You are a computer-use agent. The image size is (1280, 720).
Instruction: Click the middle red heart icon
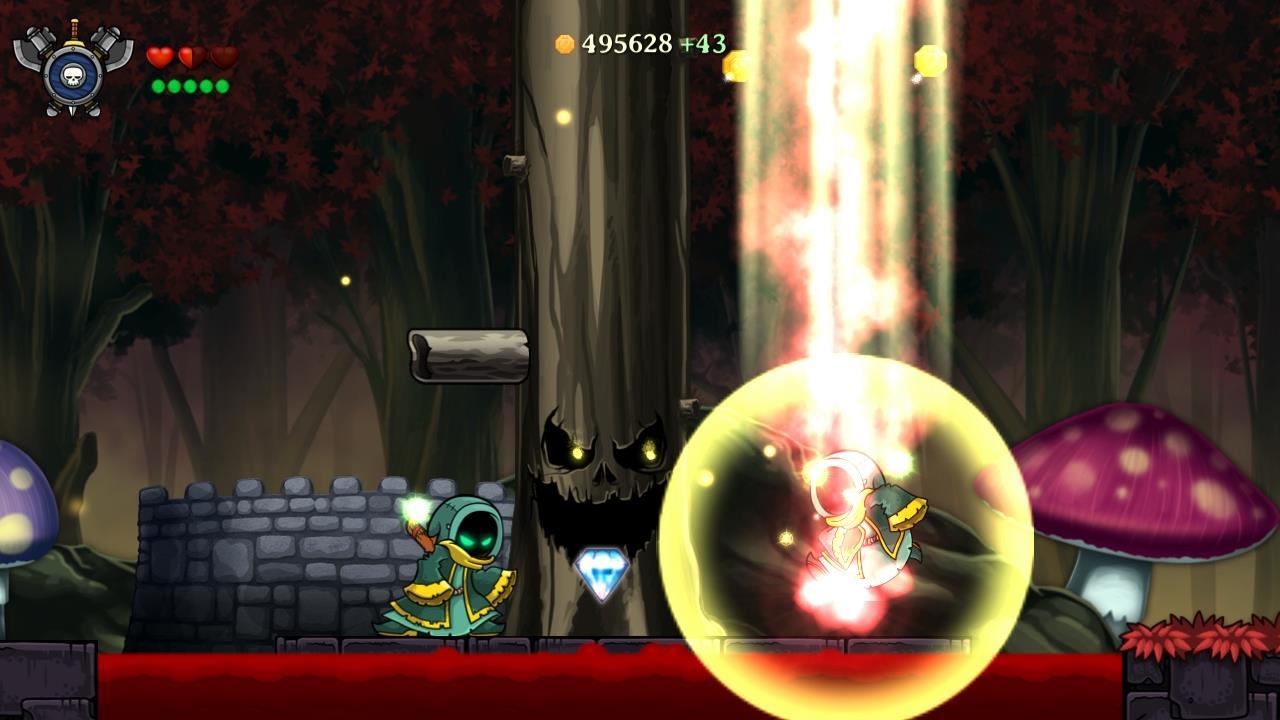coord(190,58)
